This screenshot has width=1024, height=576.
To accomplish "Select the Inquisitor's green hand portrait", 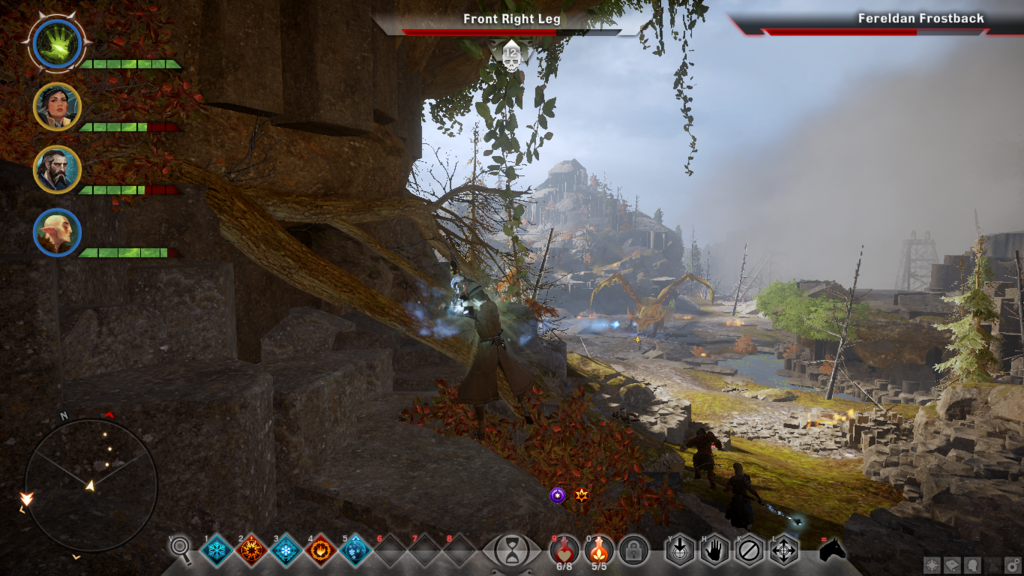I will (57, 45).
